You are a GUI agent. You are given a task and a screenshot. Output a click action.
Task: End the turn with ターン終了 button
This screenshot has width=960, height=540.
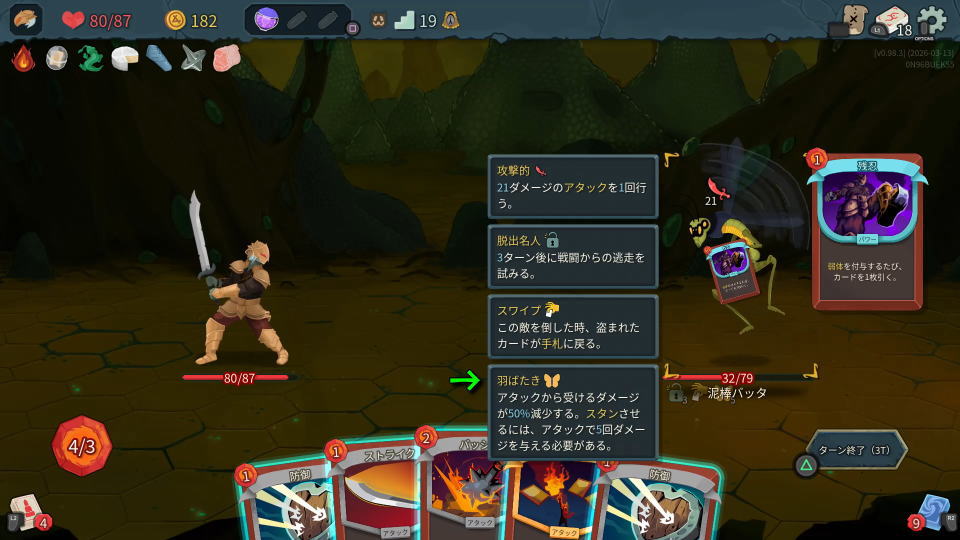click(858, 450)
